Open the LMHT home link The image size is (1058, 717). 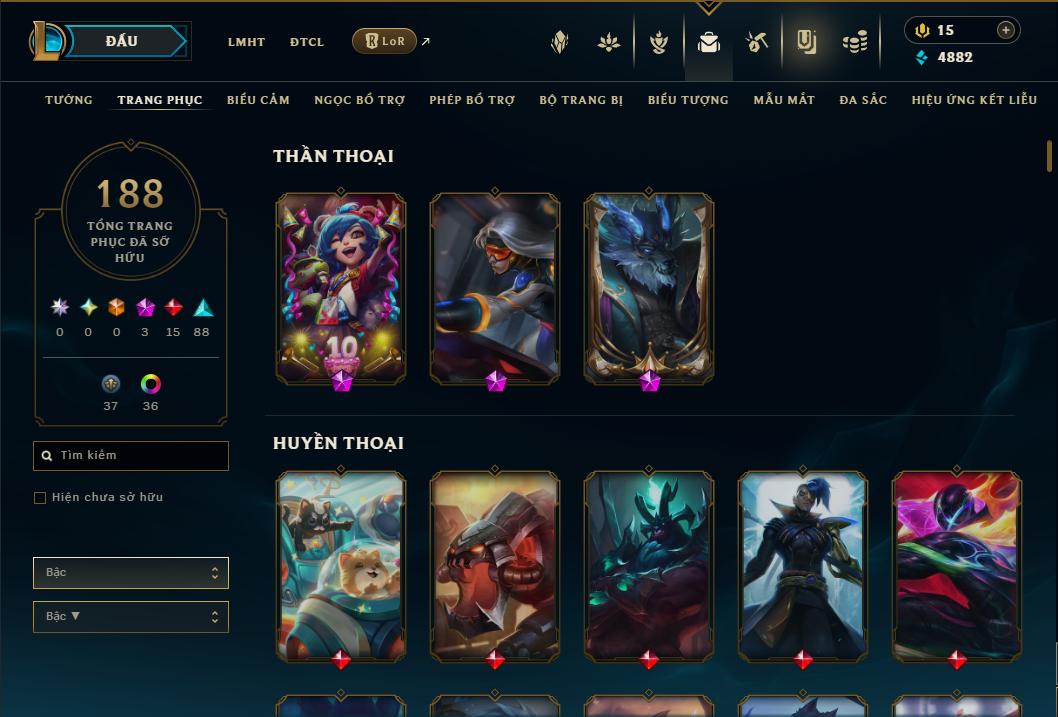click(x=246, y=42)
